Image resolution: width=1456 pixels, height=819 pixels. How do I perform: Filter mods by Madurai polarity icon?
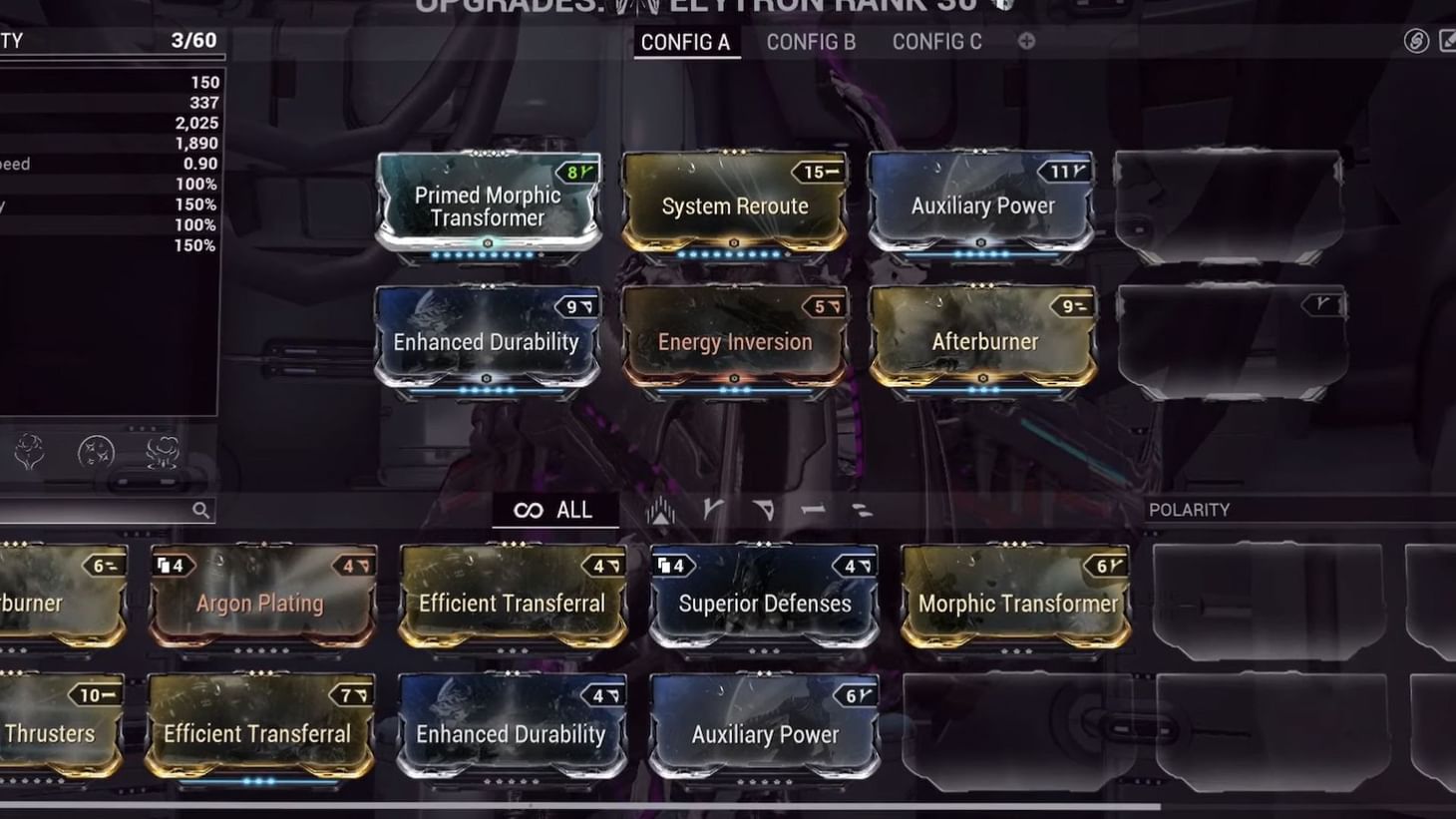coord(714,509)
